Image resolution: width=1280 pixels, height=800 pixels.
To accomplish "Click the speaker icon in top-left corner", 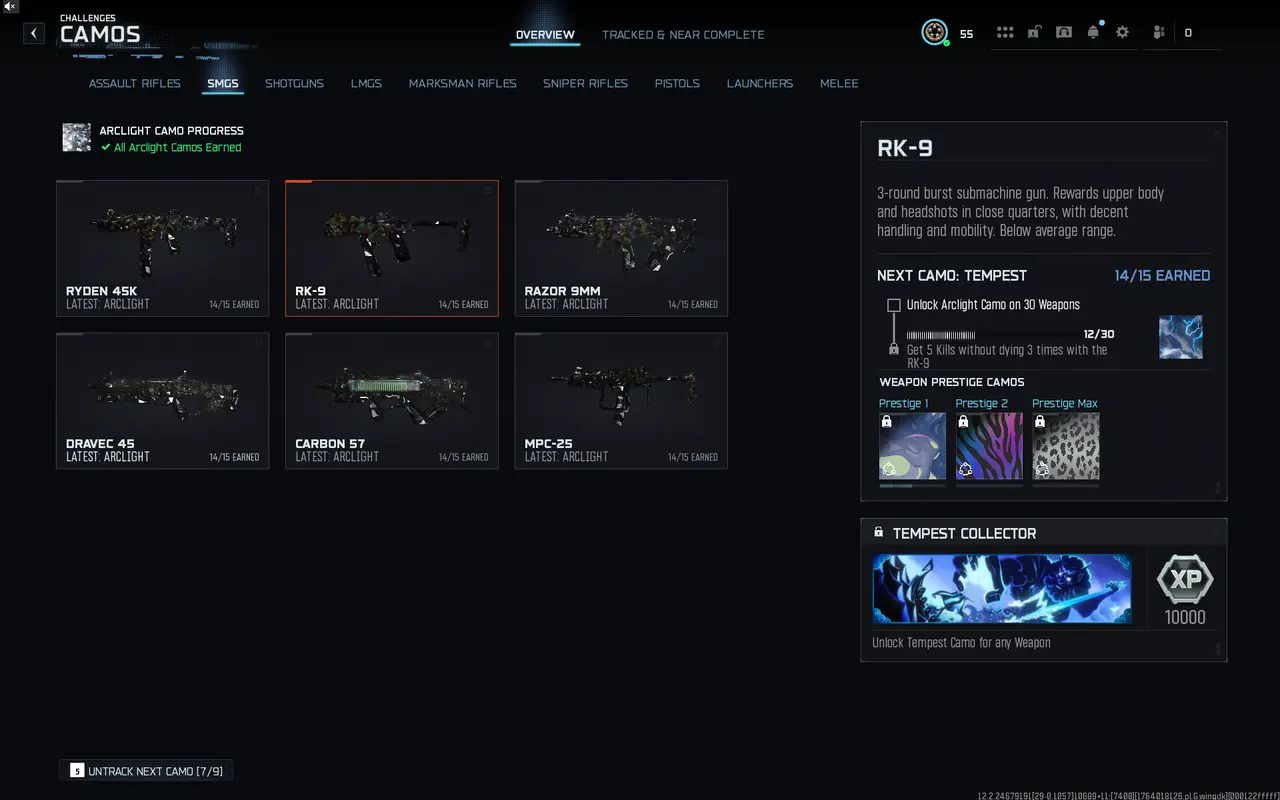I will pos(10,7).
